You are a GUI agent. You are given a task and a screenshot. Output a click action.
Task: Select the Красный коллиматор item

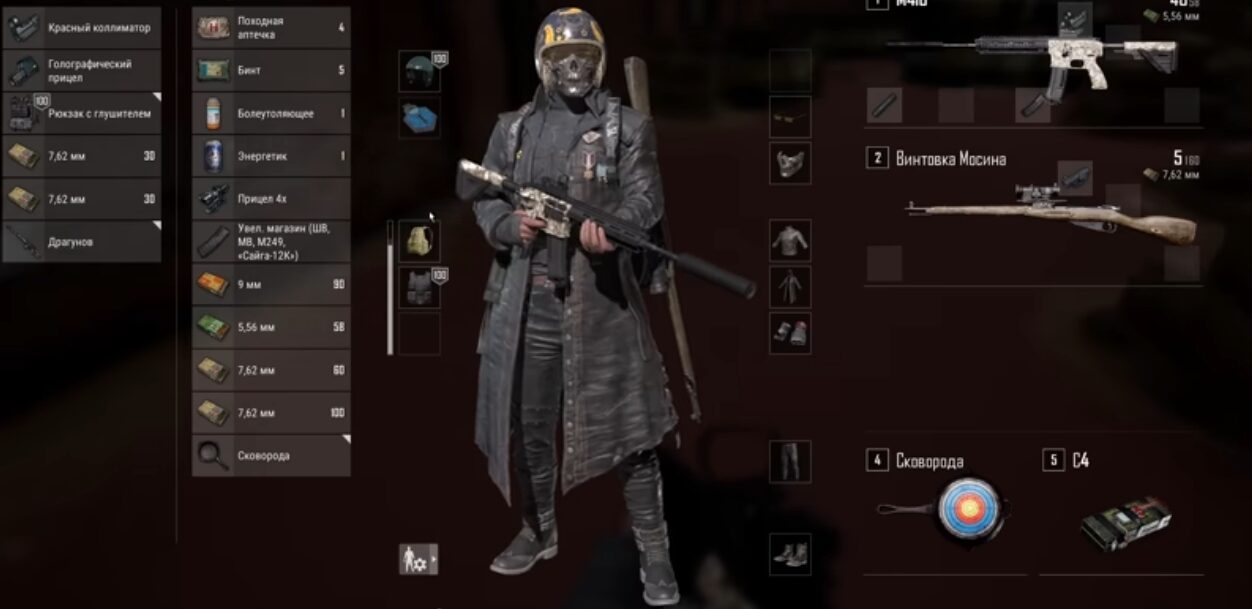82,28
